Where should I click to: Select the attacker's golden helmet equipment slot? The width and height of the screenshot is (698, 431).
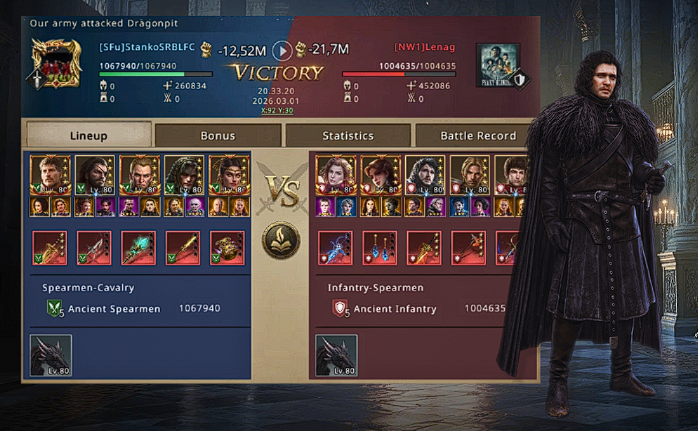click(227, 247)
